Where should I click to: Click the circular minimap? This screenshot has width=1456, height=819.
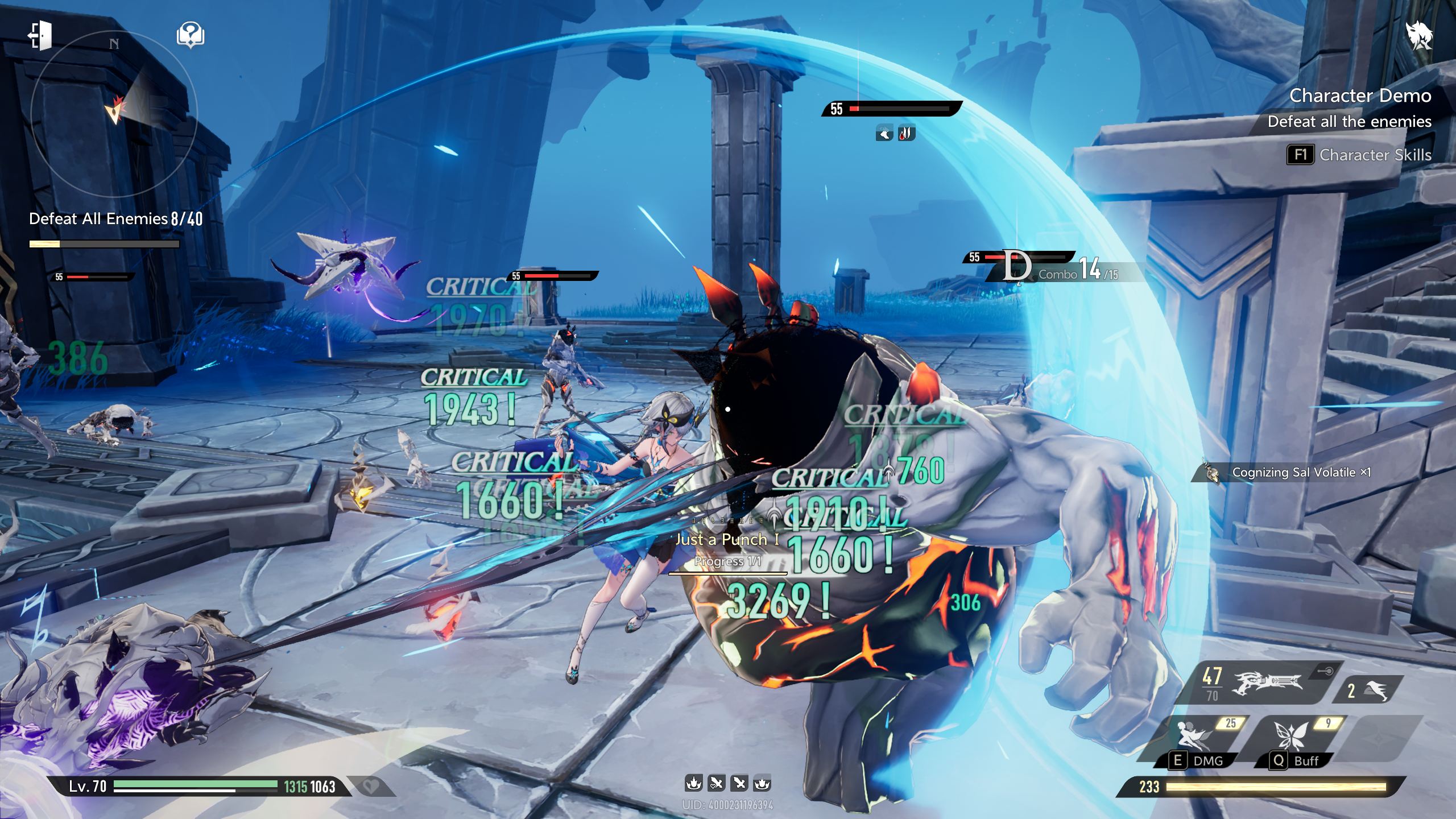(x=114, y=114)
